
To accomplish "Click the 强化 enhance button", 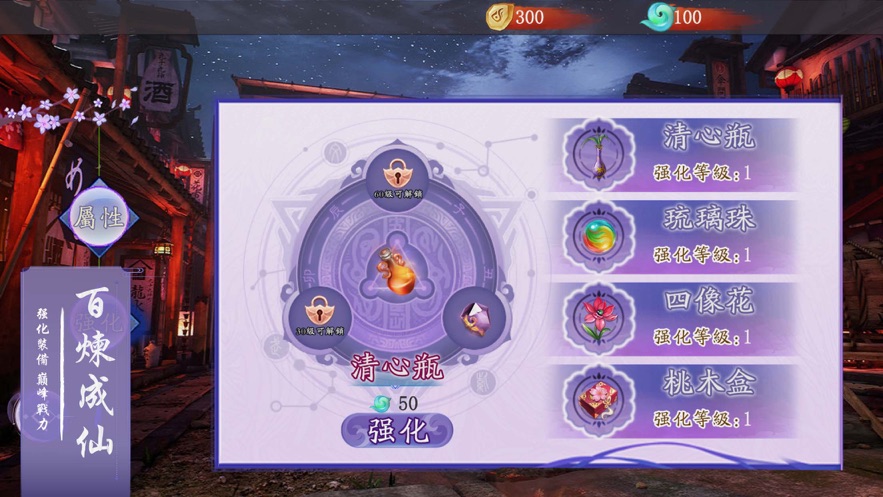I will click(x=397, y=432).
